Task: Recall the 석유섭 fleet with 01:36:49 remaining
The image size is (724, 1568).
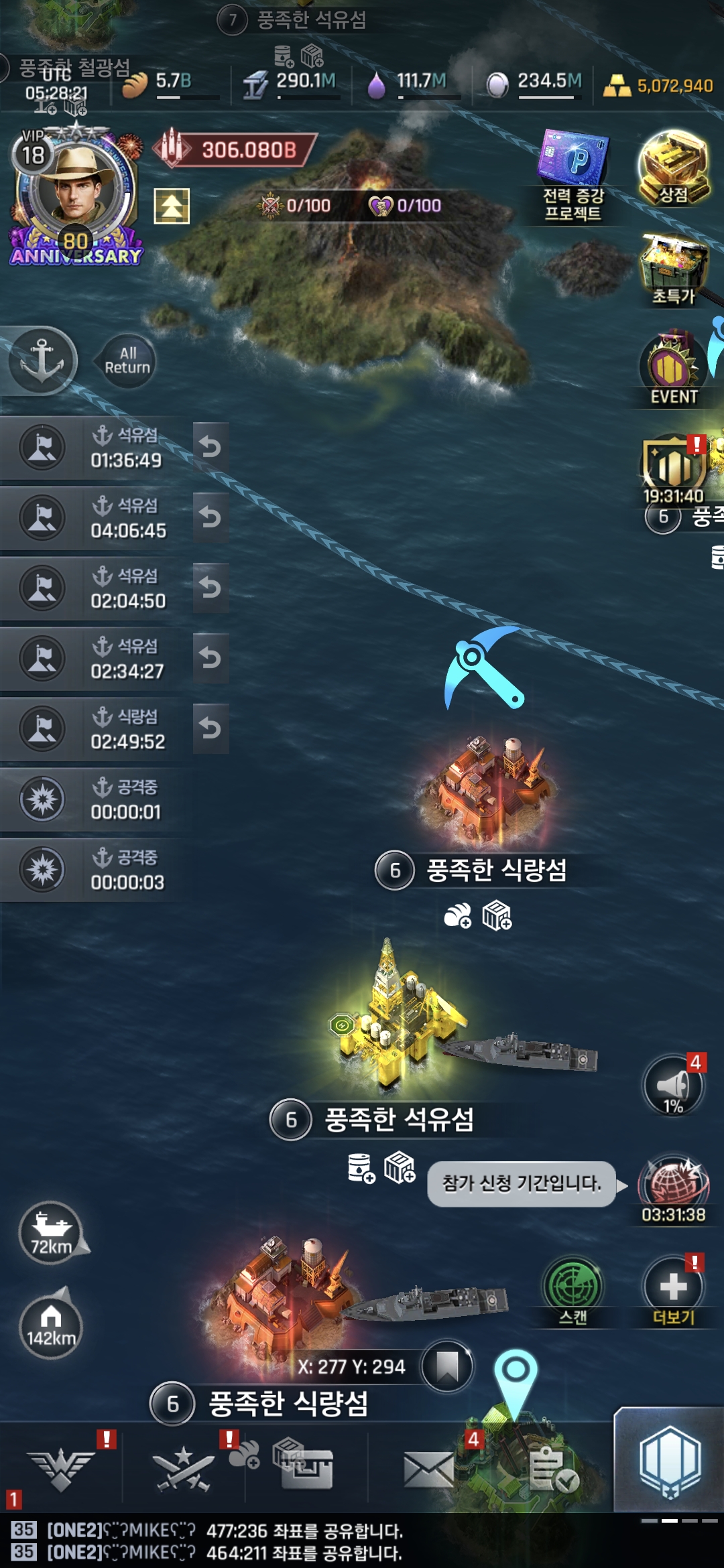Action: pyautogui.click(x=210, y=447)
